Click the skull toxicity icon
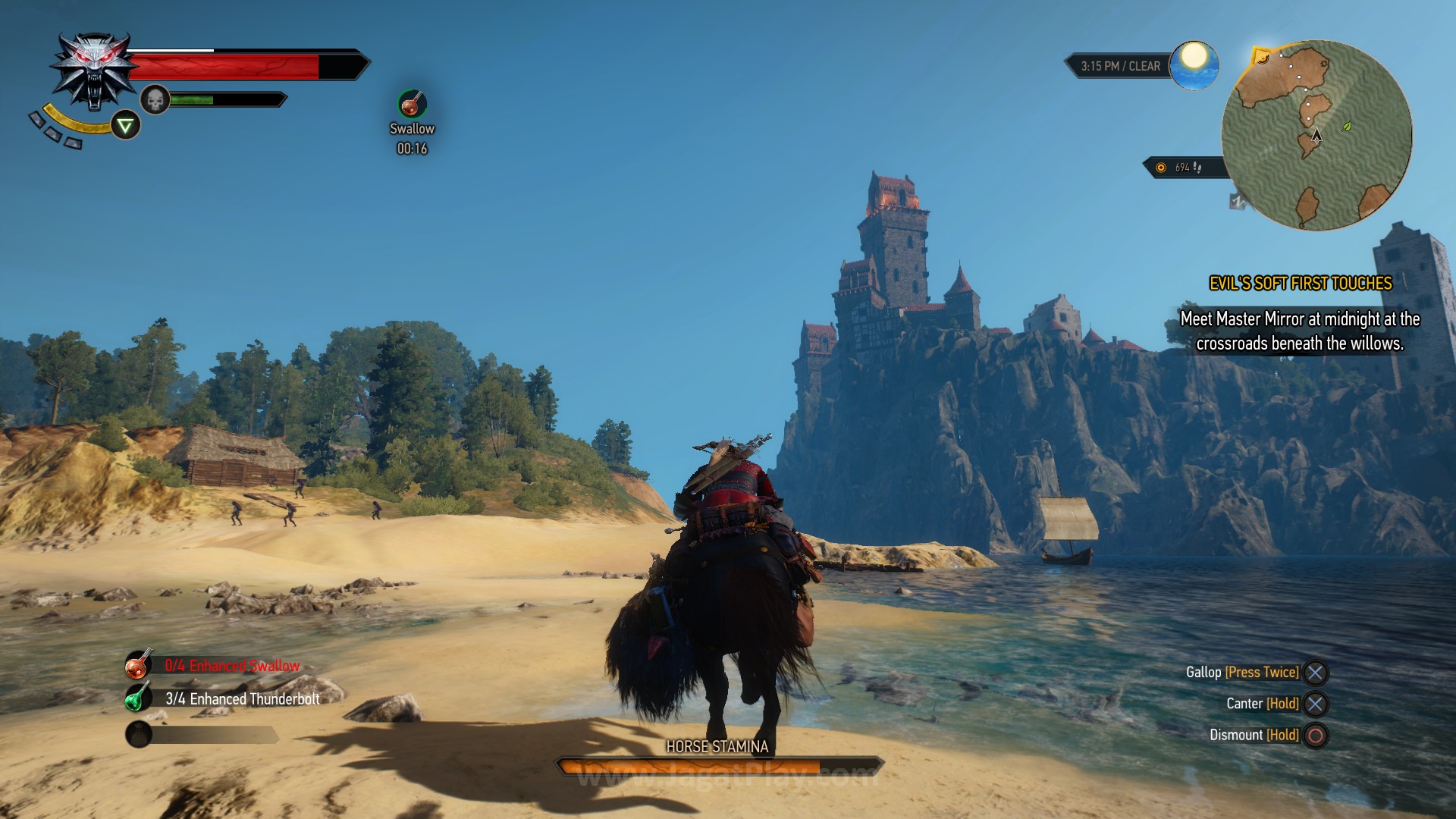The image size is (1456, 819). pos(155,99)
